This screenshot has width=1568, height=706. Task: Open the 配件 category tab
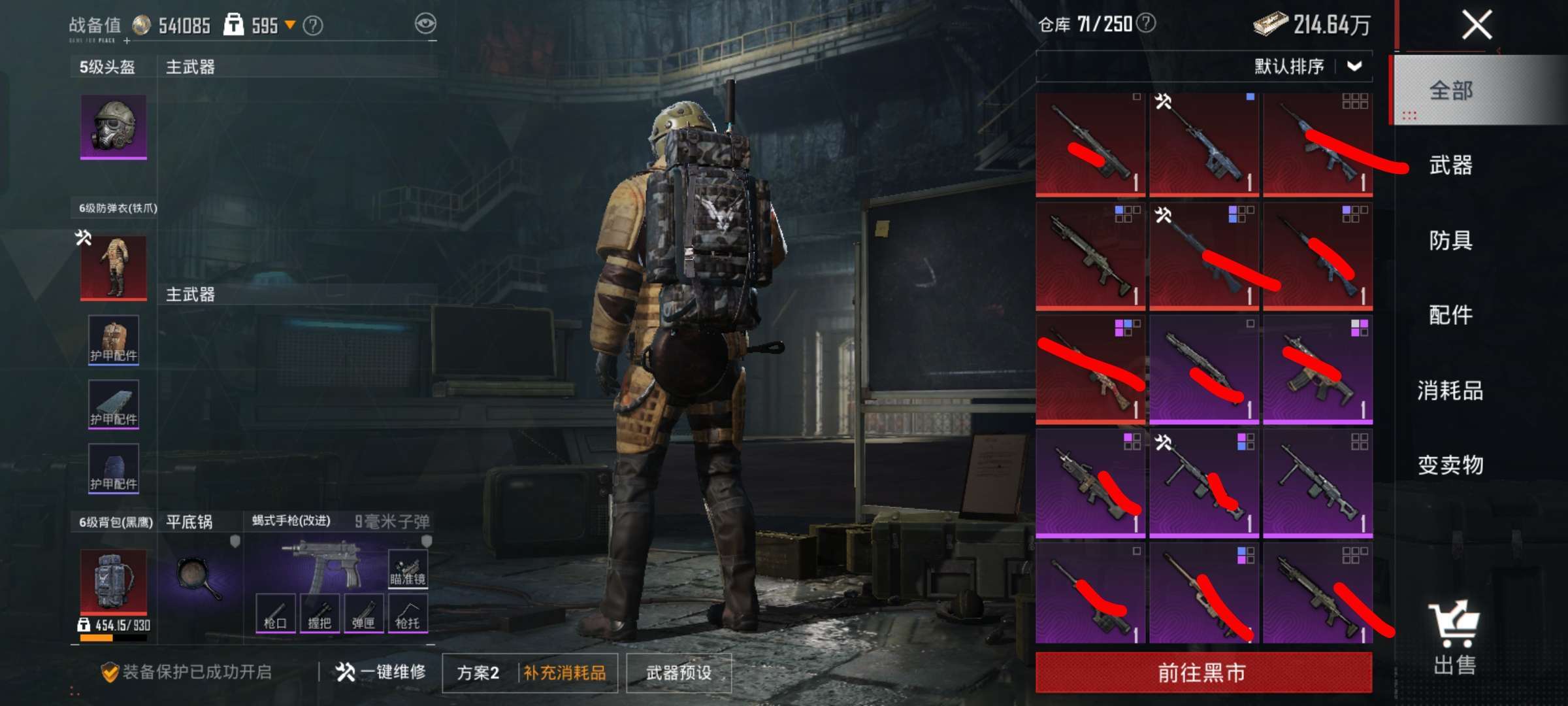click(x=1450, y=315)
